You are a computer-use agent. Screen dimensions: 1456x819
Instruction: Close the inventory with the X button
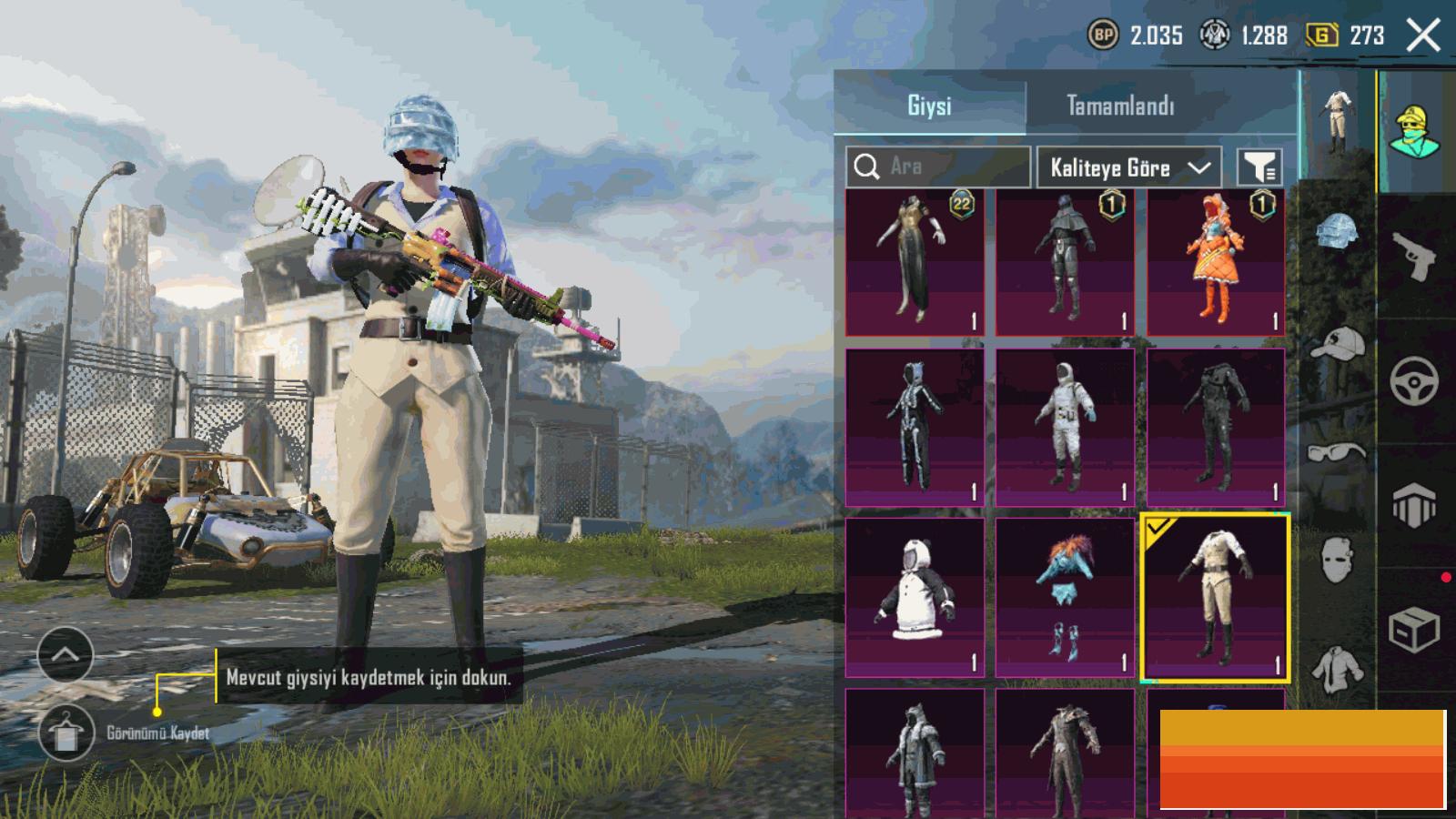pyautogui.click(x=1422, y=36)
